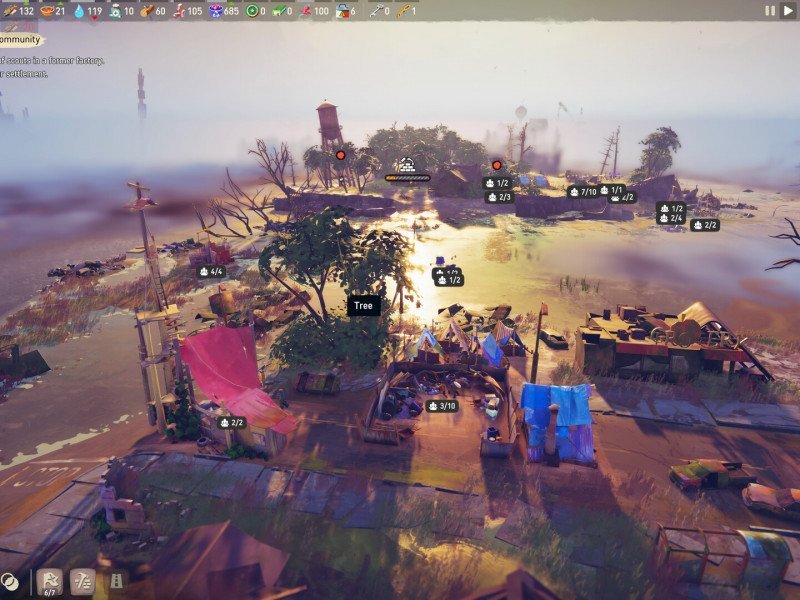Open the Community mission tracker

[x=22, y=40]
